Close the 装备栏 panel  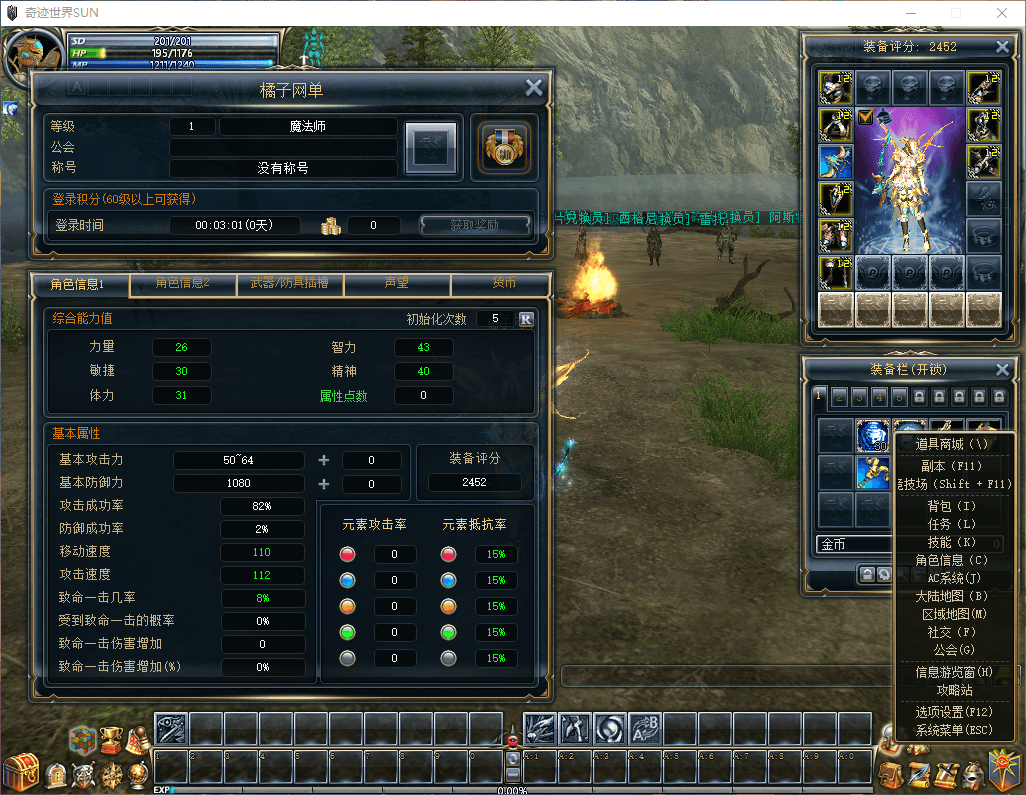pyautogui.click(x=1002, y=370)
